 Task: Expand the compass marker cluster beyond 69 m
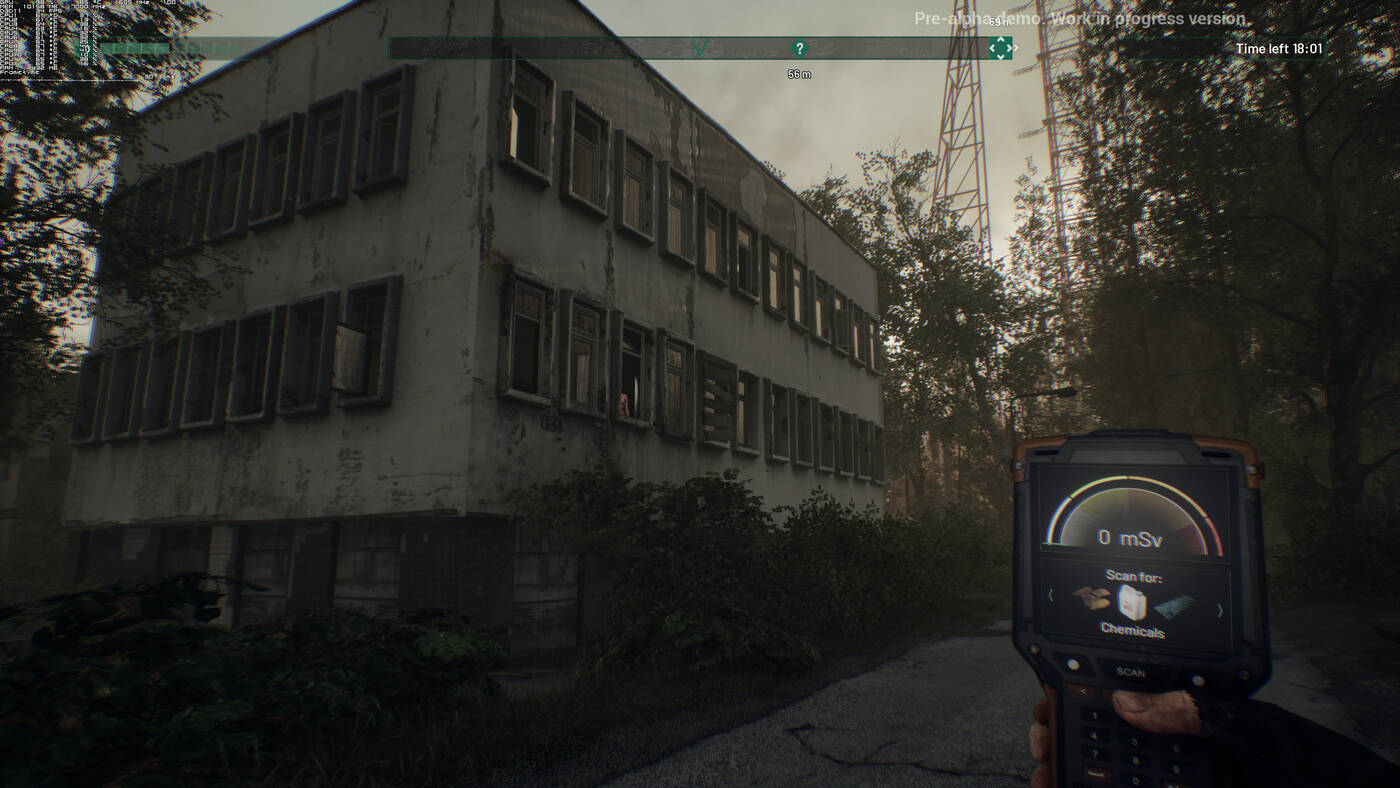[x=1001, y=47]
